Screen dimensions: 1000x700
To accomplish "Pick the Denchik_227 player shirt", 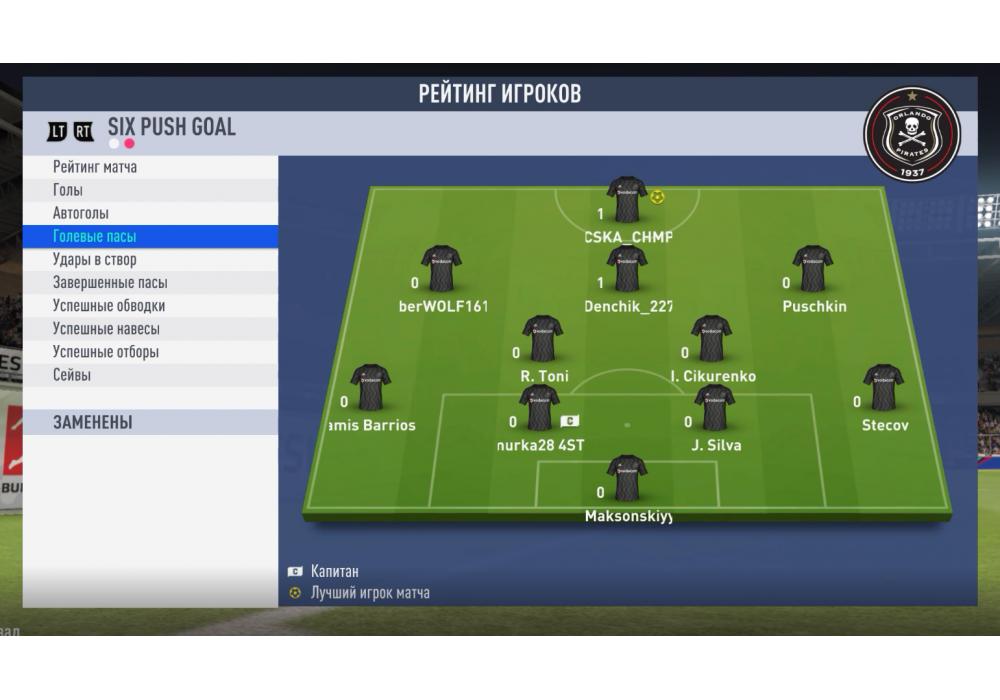I will (x=627, y=269).
